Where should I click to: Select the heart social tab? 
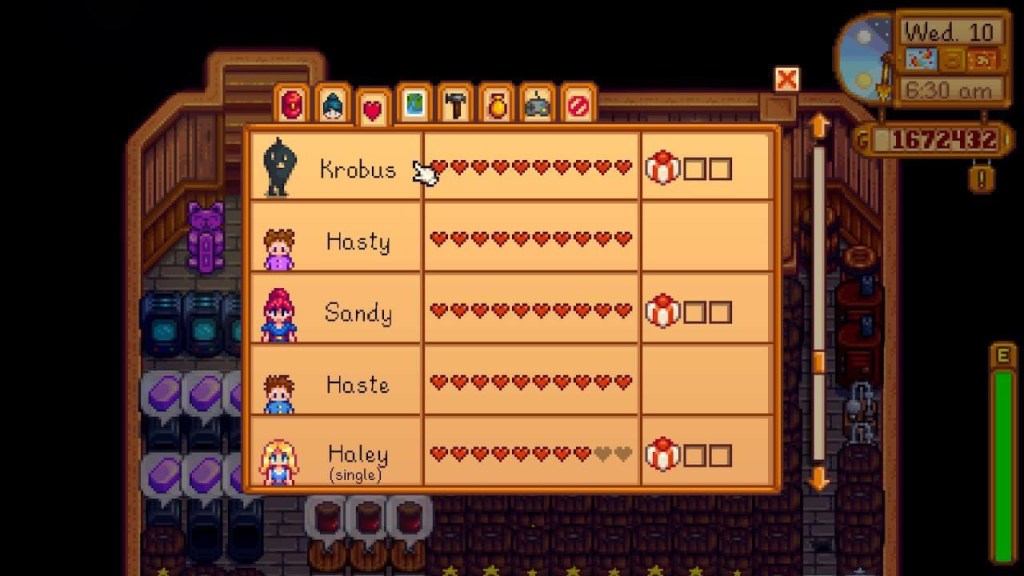click(x=373, y=109)
